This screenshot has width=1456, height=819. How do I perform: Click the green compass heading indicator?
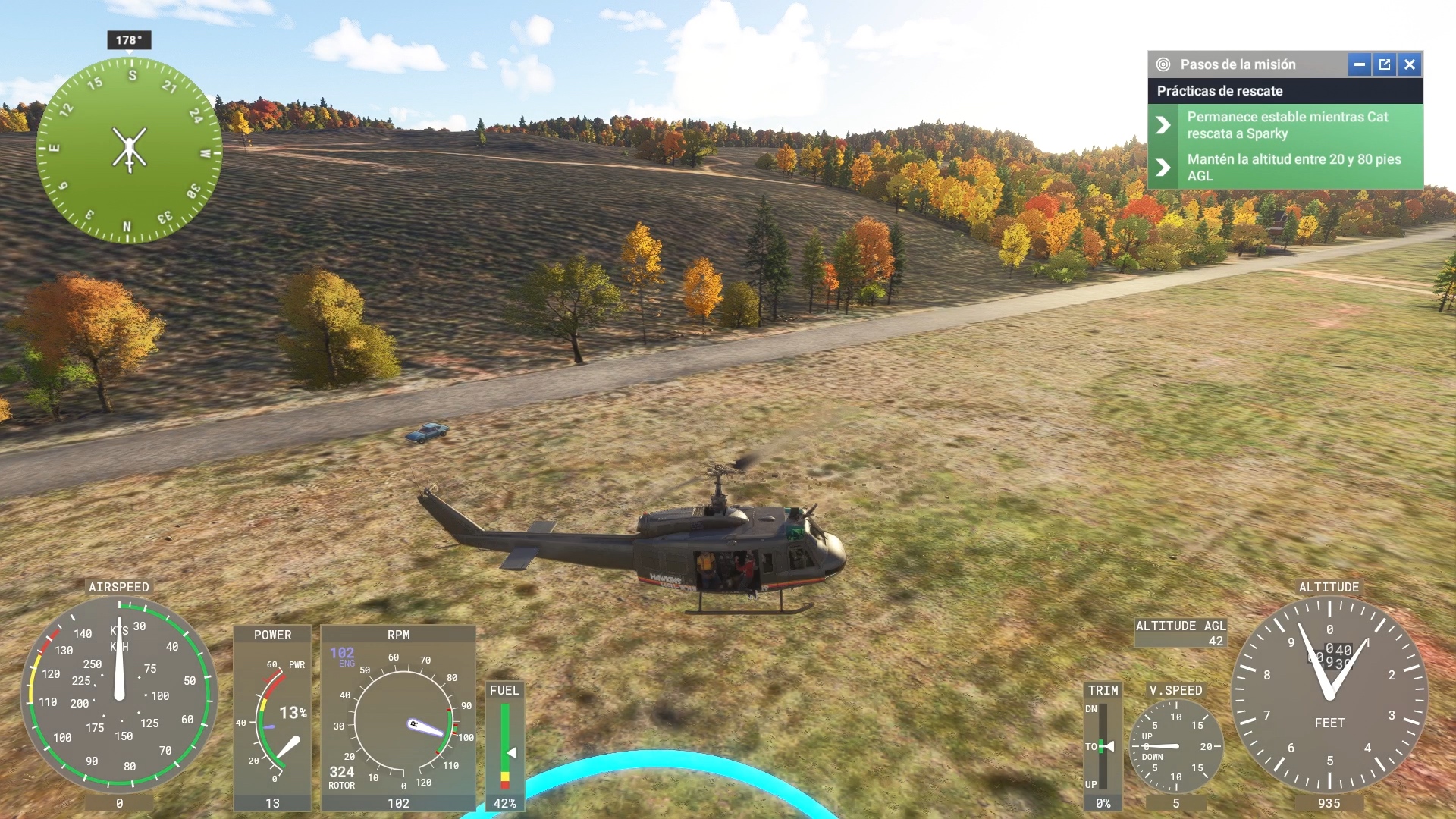pos(129,149)
